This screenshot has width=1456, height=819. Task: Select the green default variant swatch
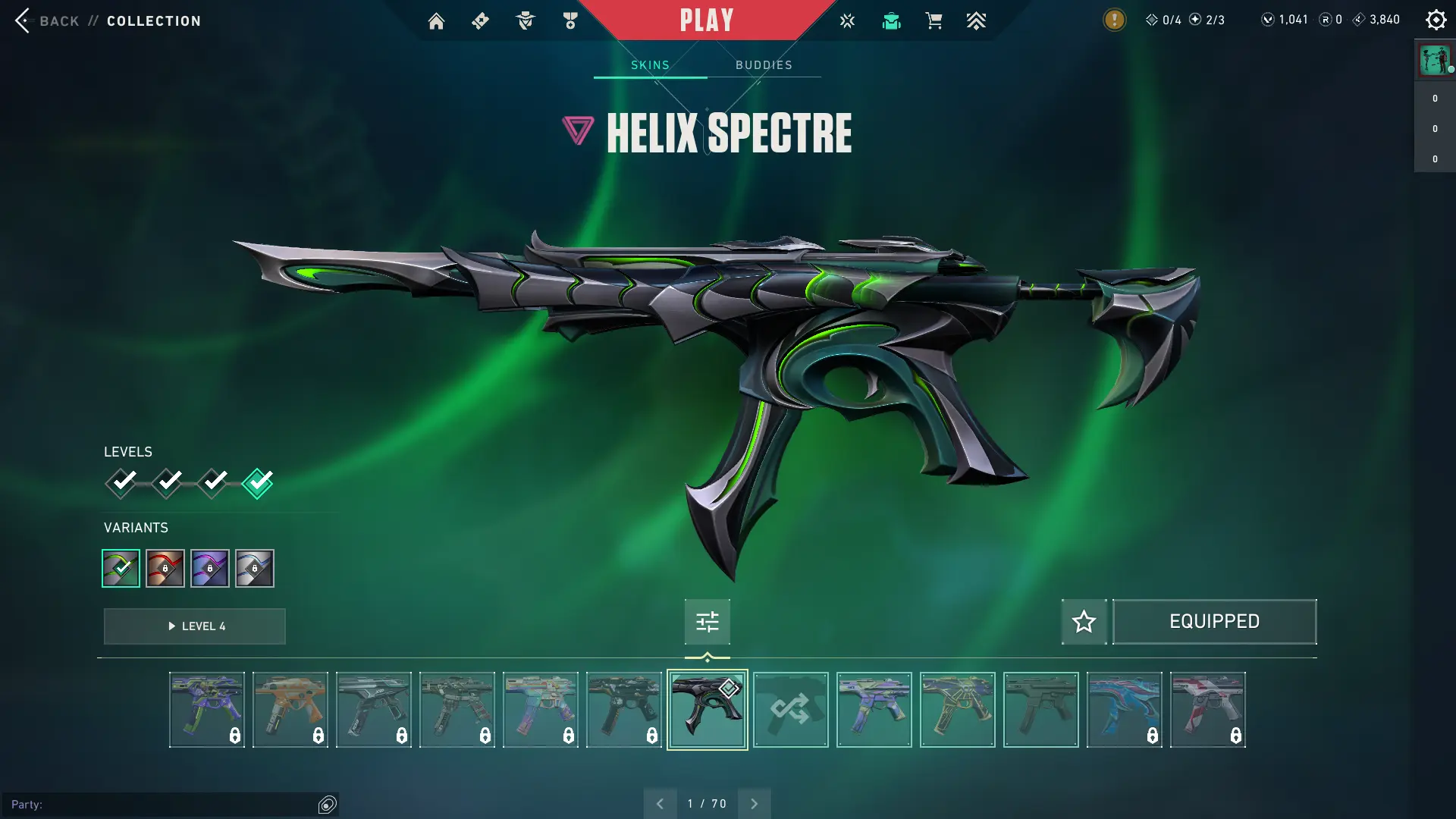tap(121, 568)
